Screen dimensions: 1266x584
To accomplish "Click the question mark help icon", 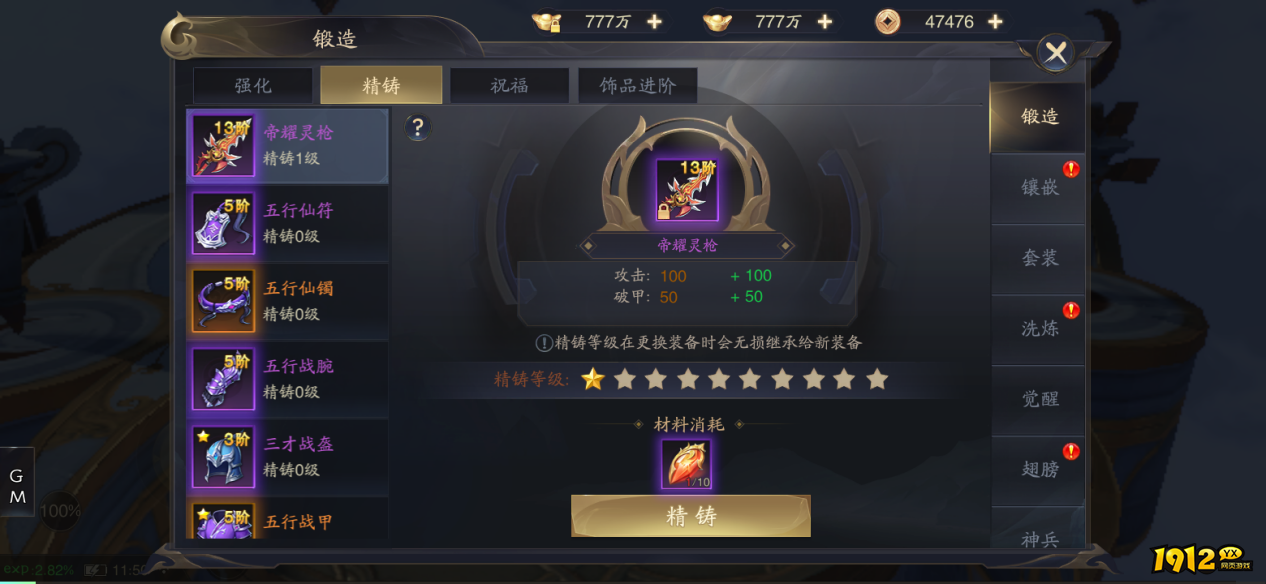I will tap(418, 127).
